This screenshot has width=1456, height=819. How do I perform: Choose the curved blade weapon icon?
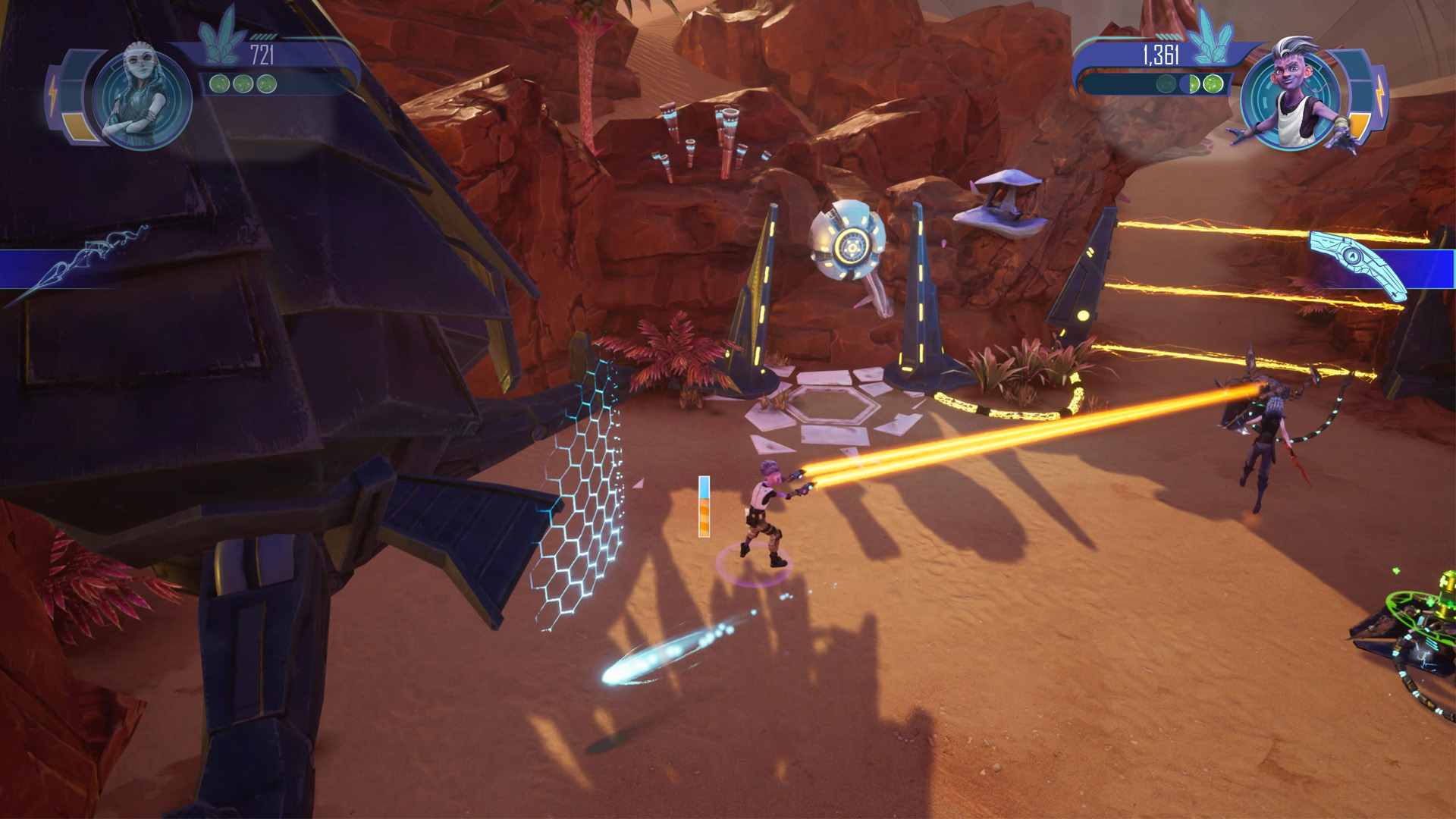1359,264
